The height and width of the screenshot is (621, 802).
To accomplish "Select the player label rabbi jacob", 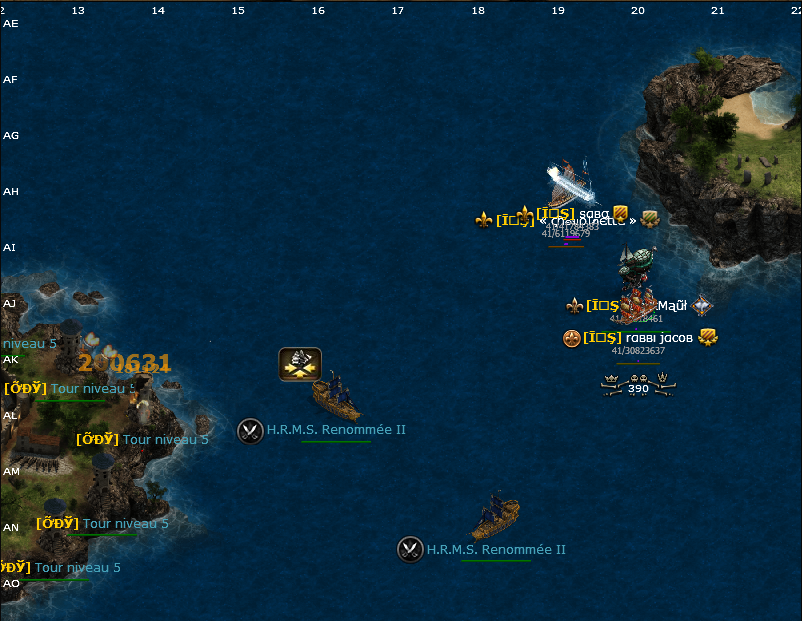I will (x=659, y=338).
